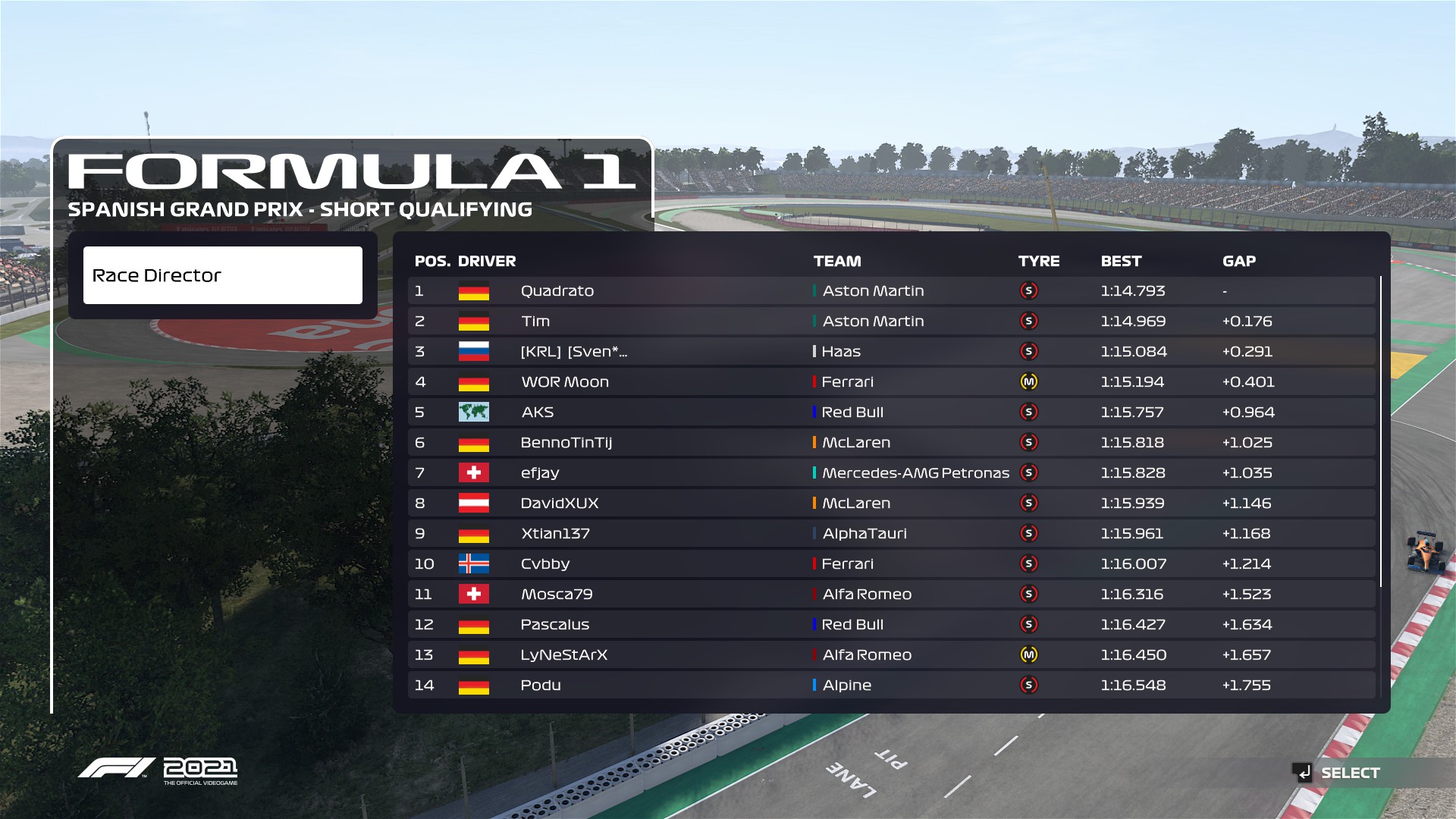Select the [KRL] [Sven*... Haas driver row

click(891, 352)
